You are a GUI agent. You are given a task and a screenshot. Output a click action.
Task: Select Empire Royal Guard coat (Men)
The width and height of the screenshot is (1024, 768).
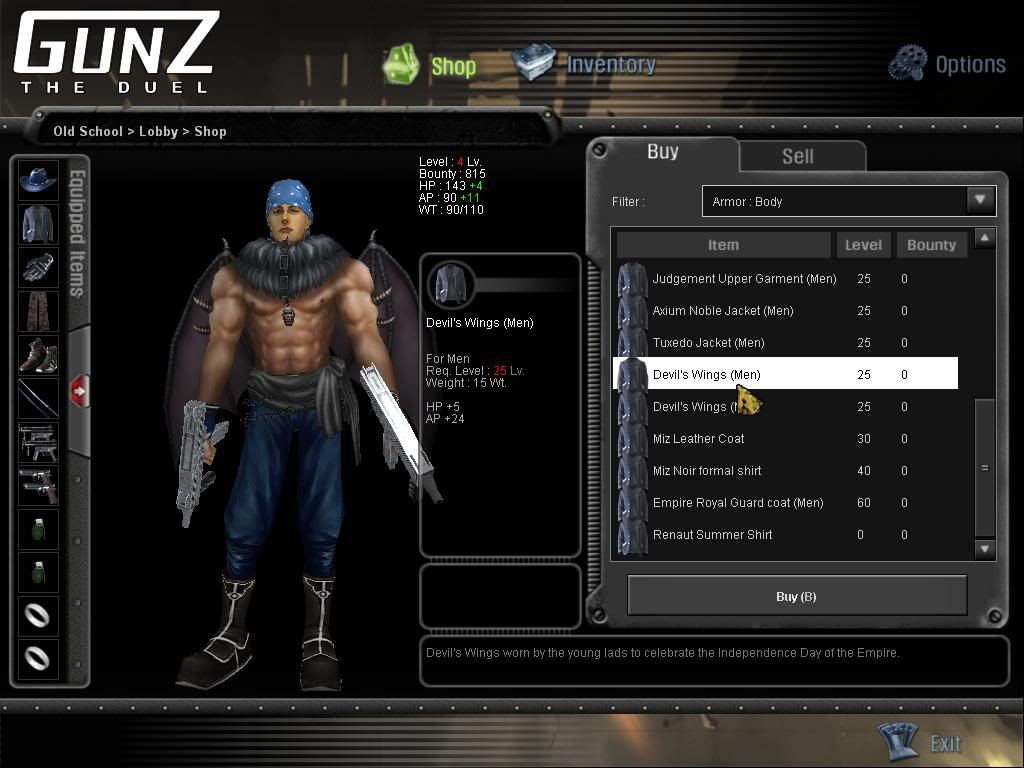[738, 503]
